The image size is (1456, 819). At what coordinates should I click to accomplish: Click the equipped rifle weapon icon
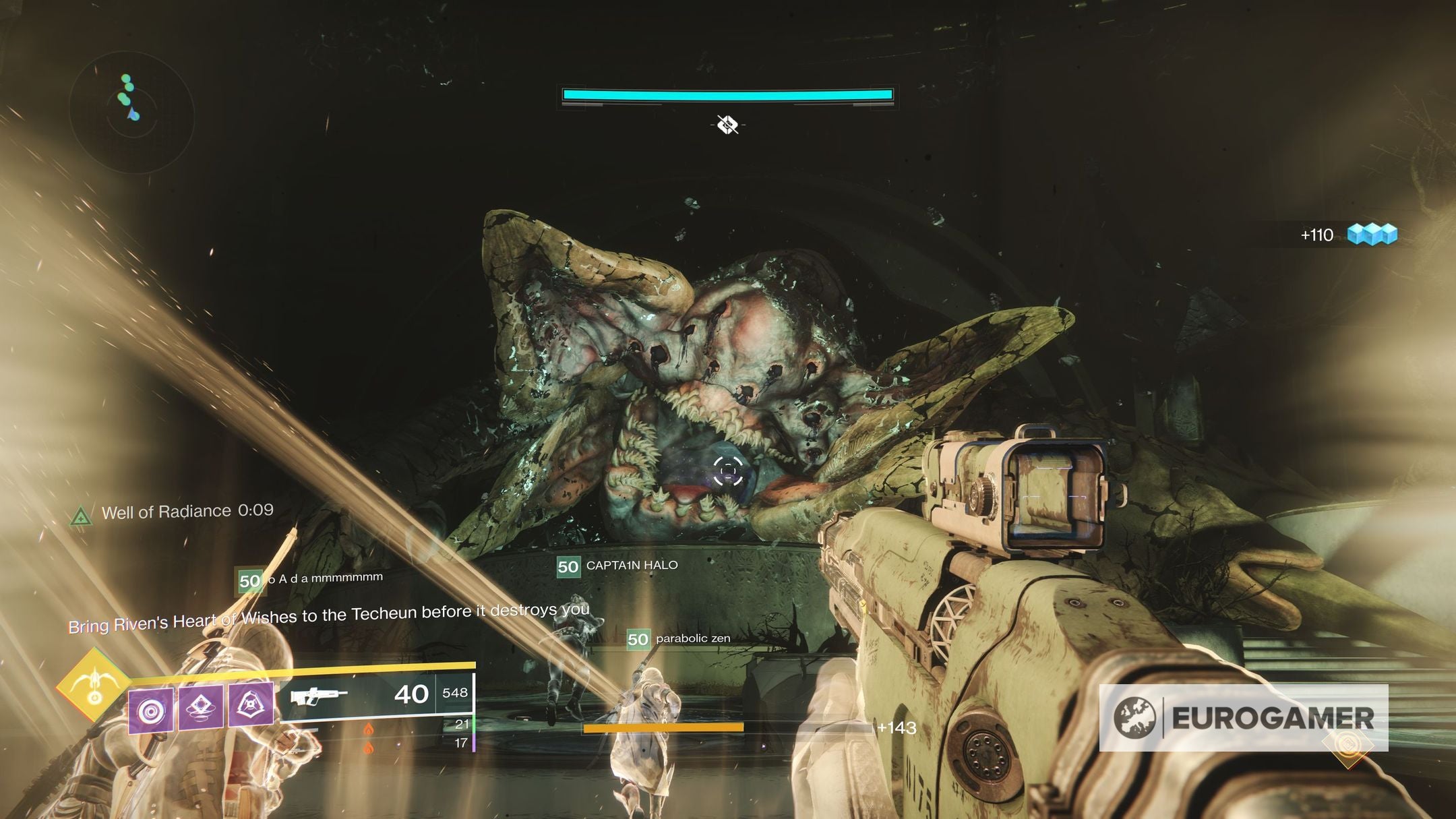[x=319, y=696]
